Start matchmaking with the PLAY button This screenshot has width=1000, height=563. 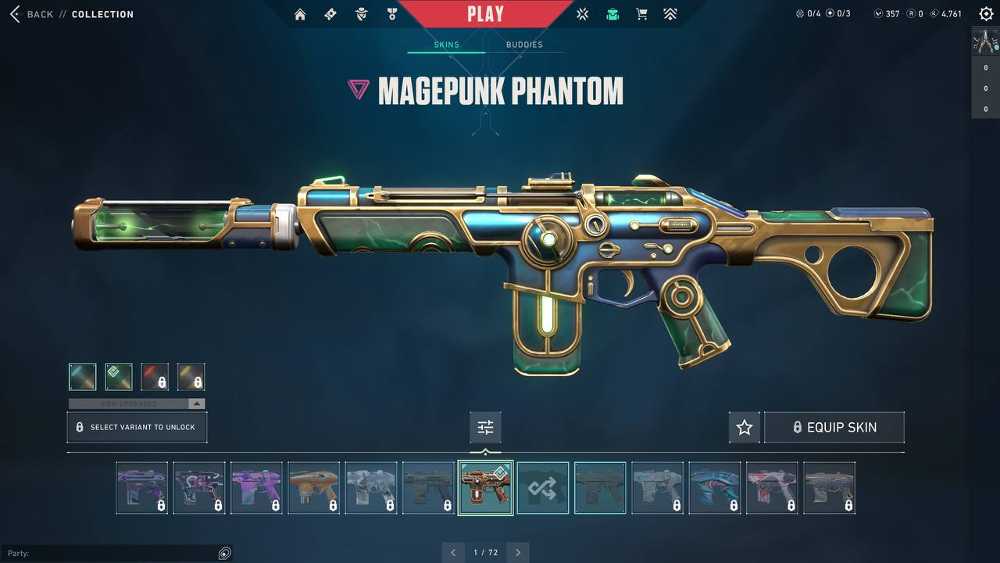point(485,14)
